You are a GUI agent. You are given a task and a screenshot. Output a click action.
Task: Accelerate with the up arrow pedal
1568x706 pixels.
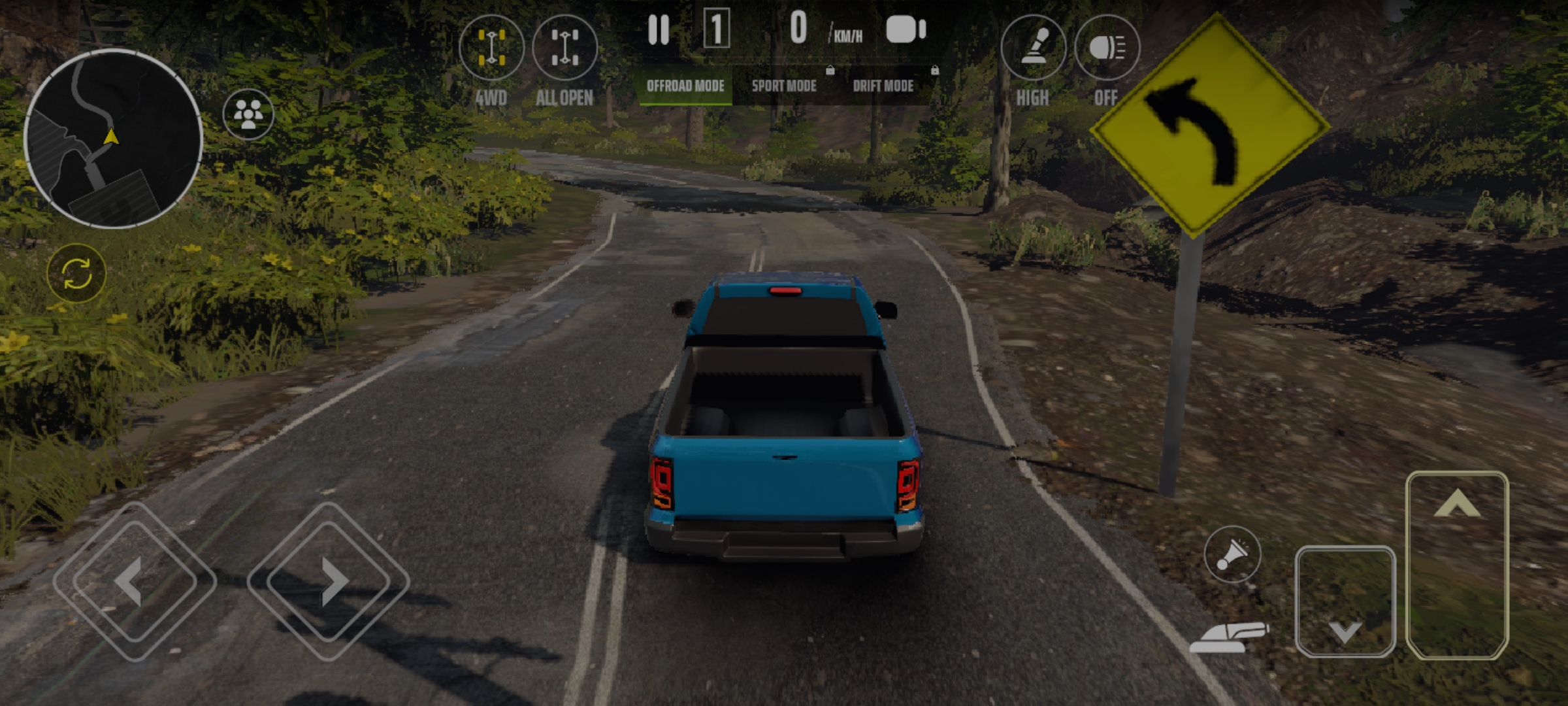click(x=1457, y=565)
